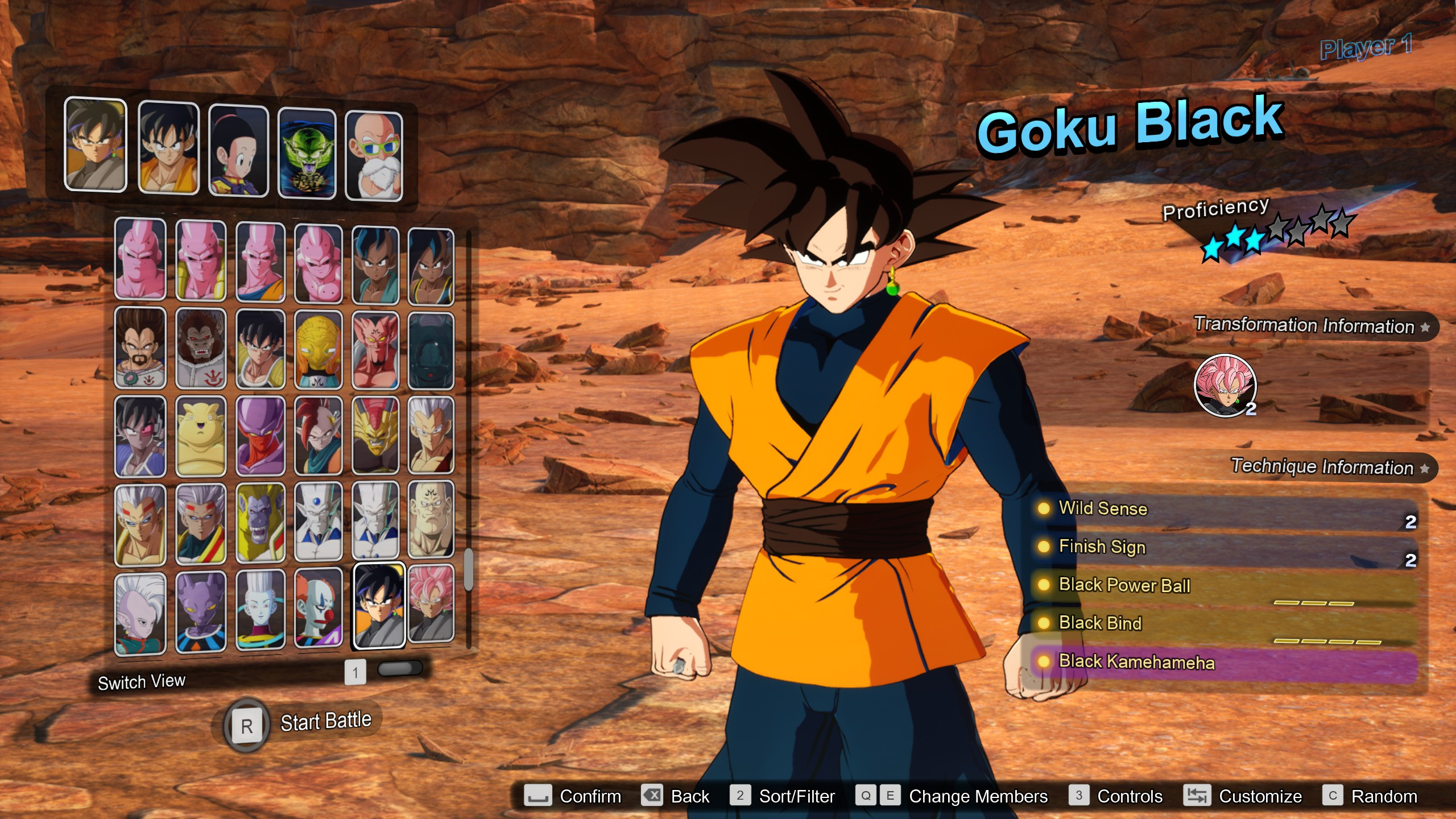Select the Great Ape Vegeta tile
Screen dimensions: 1456x819
point(200,348)
